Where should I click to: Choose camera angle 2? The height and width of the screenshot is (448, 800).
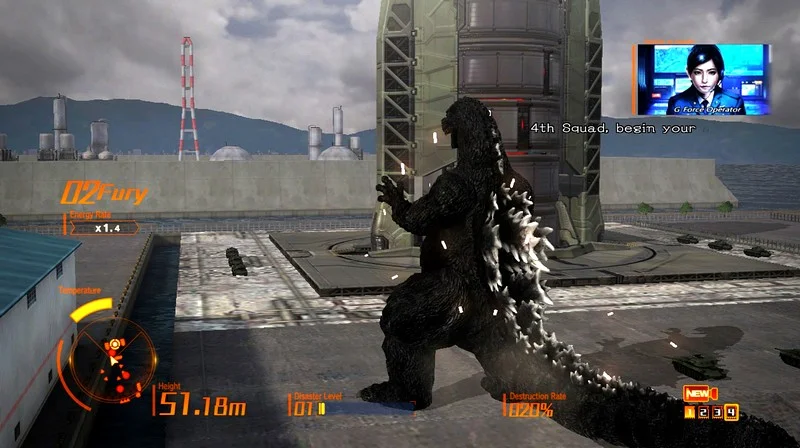coord(704,412)
